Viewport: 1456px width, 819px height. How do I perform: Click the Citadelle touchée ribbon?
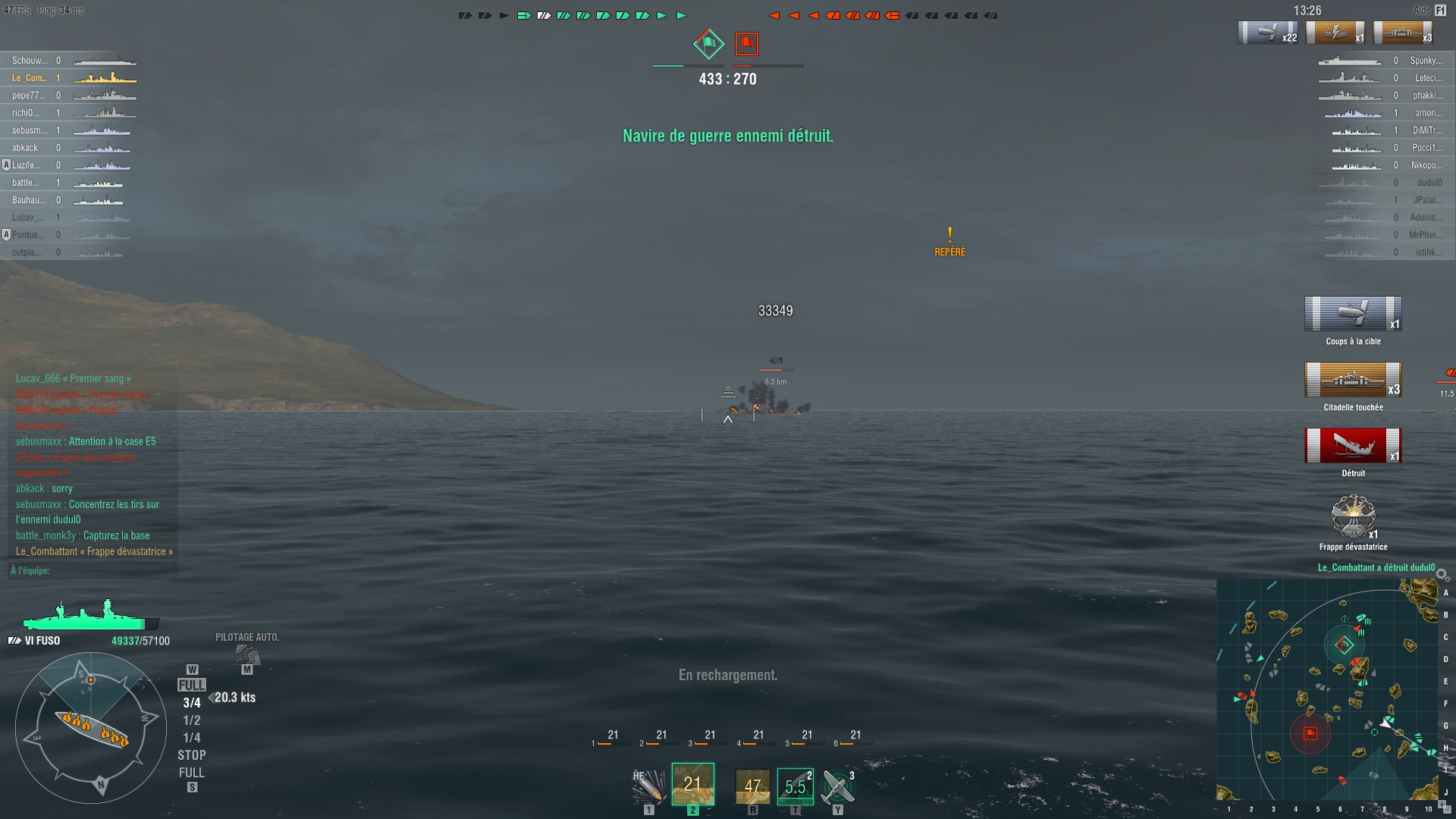pos(1353,381)
